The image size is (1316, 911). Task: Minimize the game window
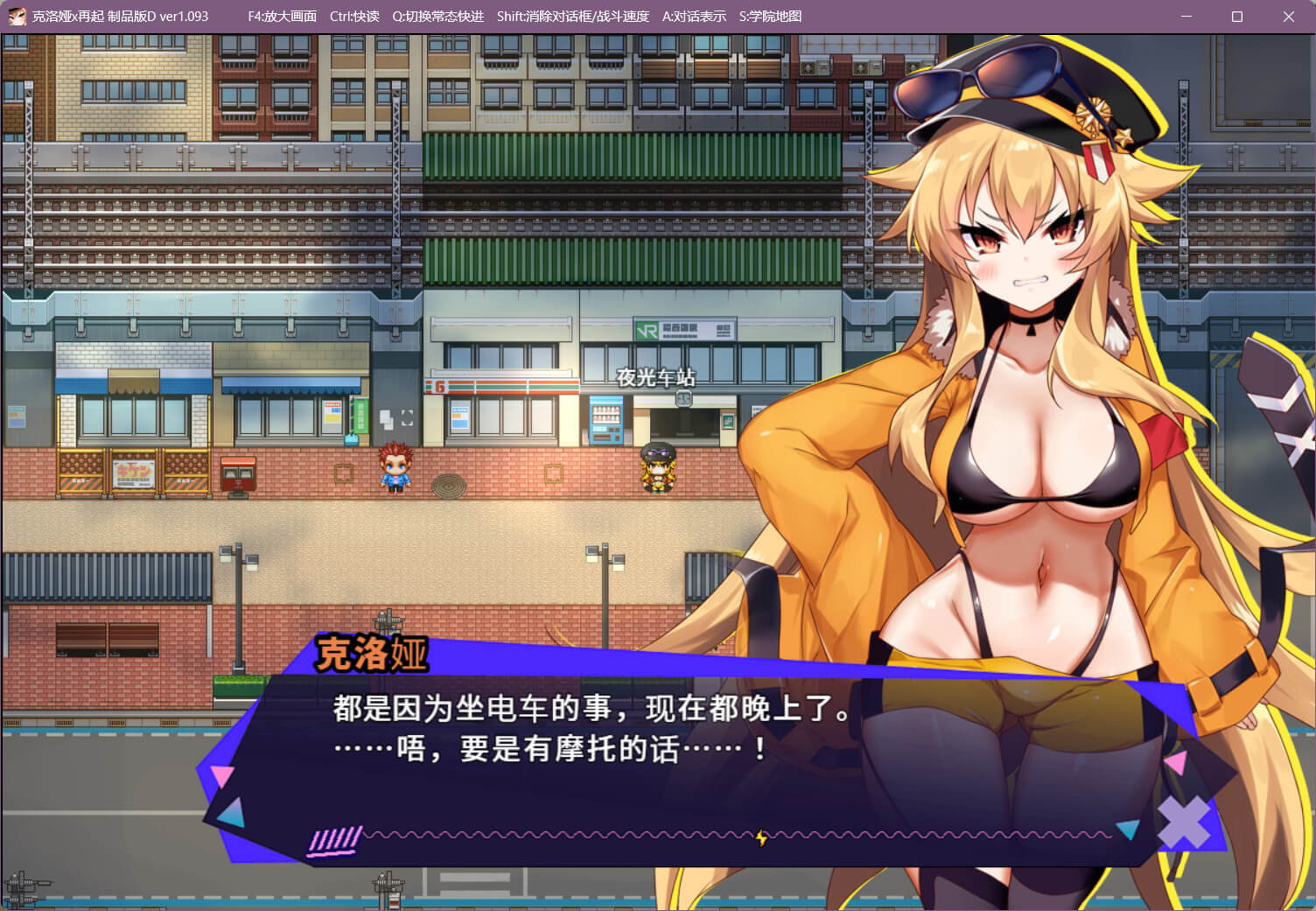point(1186,17)
